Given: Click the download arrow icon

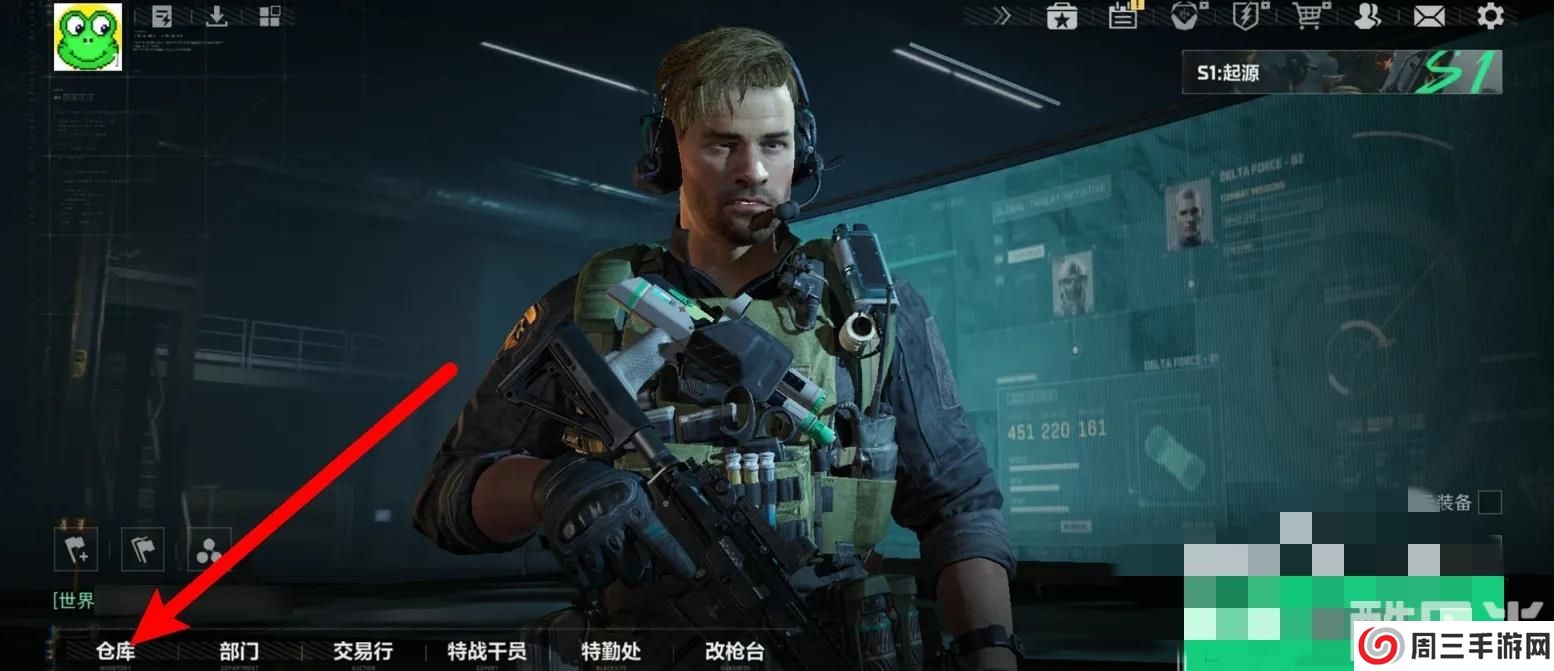Looking at the screenshot, I should [216, 16].
